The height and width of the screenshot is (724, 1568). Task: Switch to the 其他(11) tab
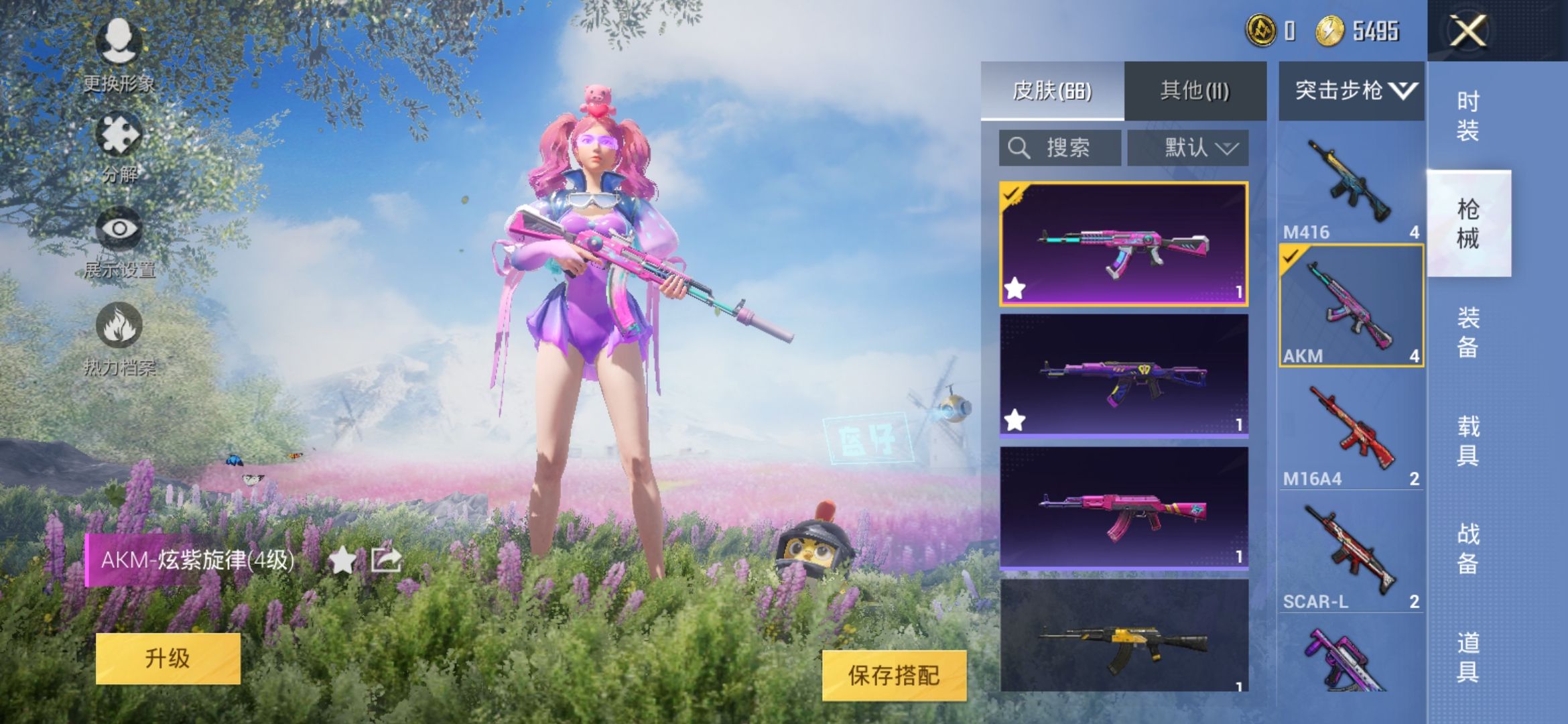(x=1195, y=90)
